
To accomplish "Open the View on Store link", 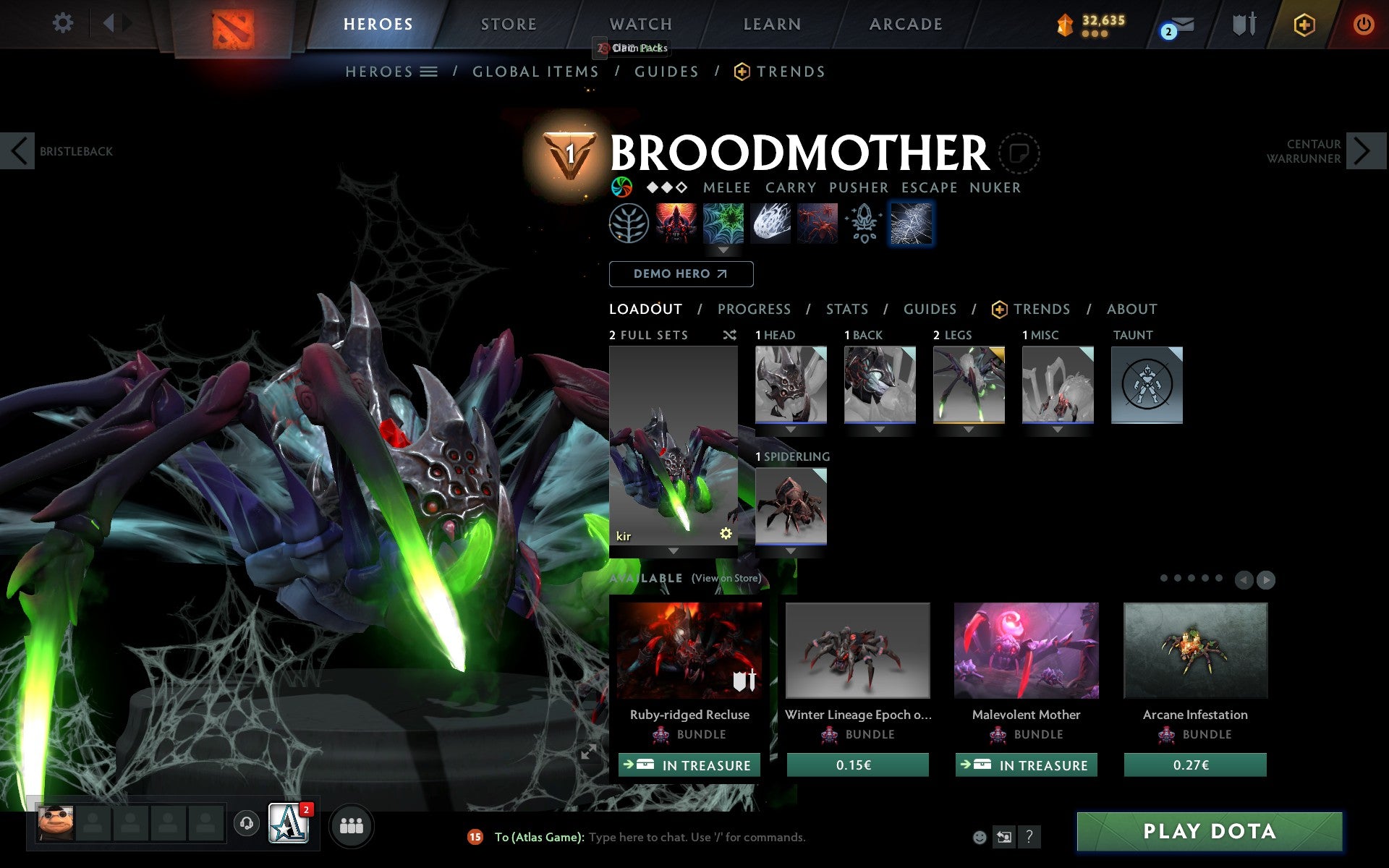I will (726, 579).
